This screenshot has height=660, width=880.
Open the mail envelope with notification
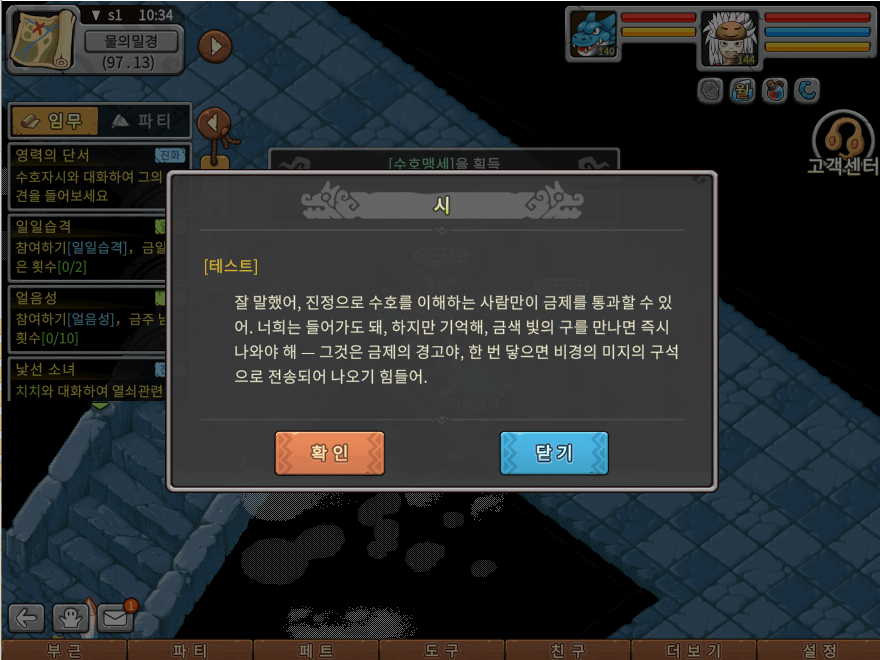(x=116, y=618)
